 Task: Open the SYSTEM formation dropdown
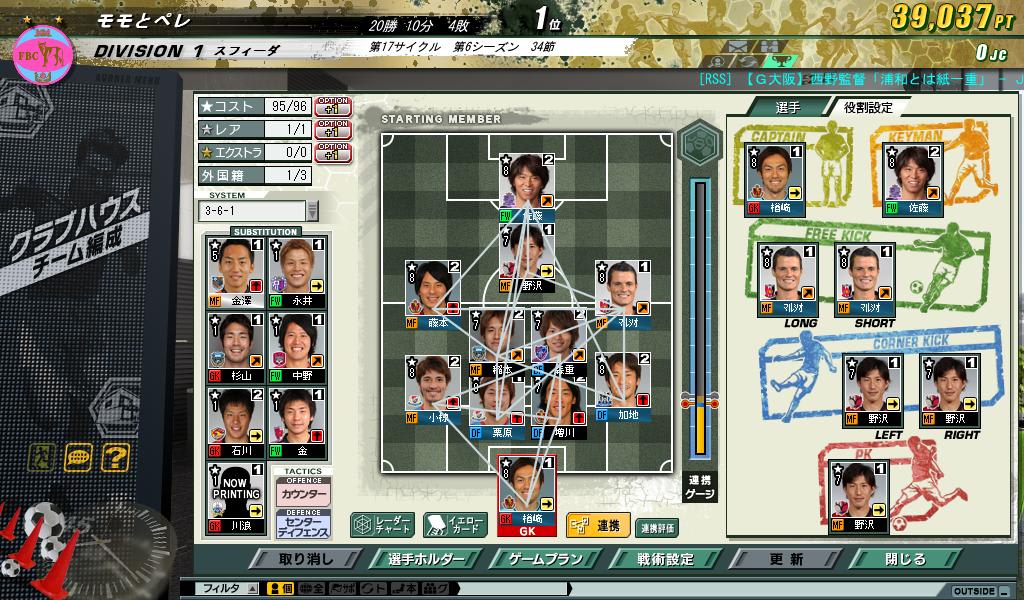point(312,211)
